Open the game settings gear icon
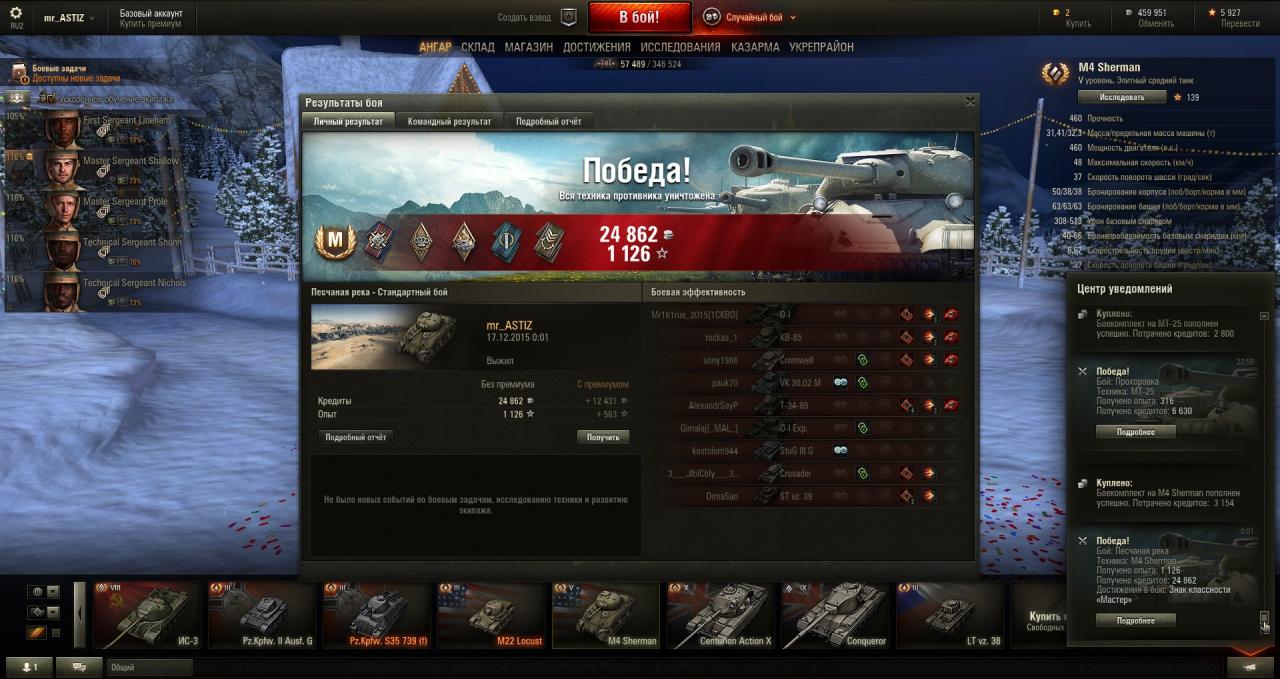Screen dimensions: 1280x679 16,13
